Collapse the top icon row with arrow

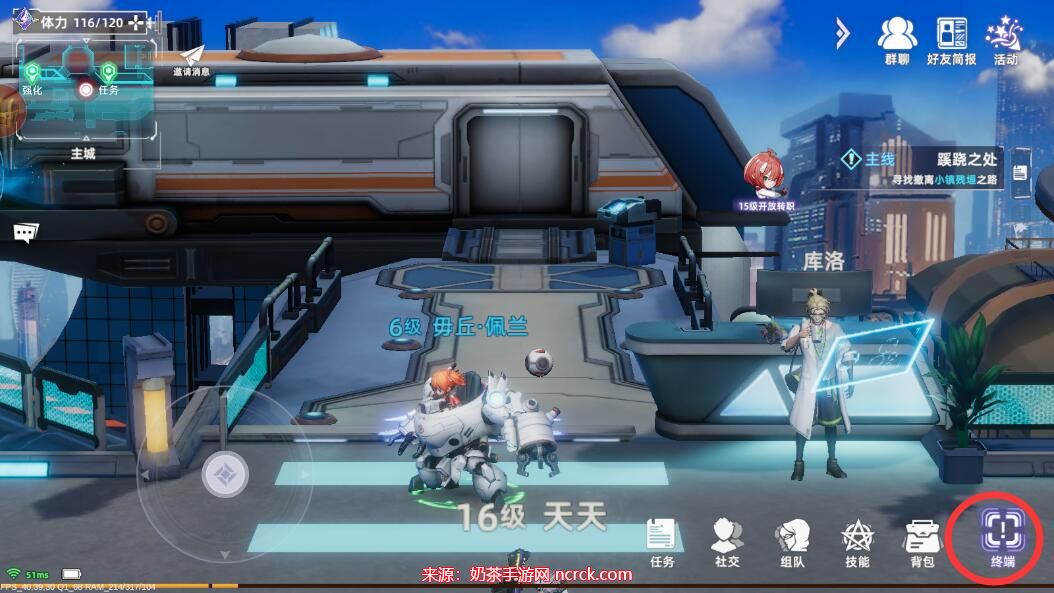tap(841, 34)
